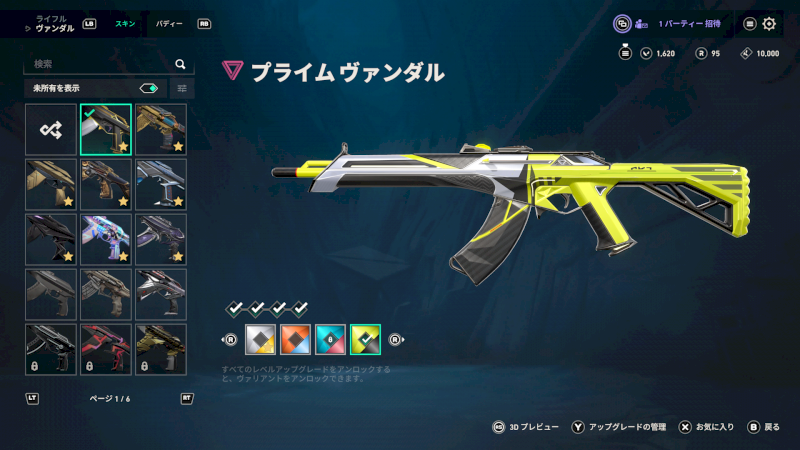Image resolution: width=800 pixels, height=450 pixels.
Task: Choose the equipped Prime Vandal skin thumbnail
Action: pos(106,130)
